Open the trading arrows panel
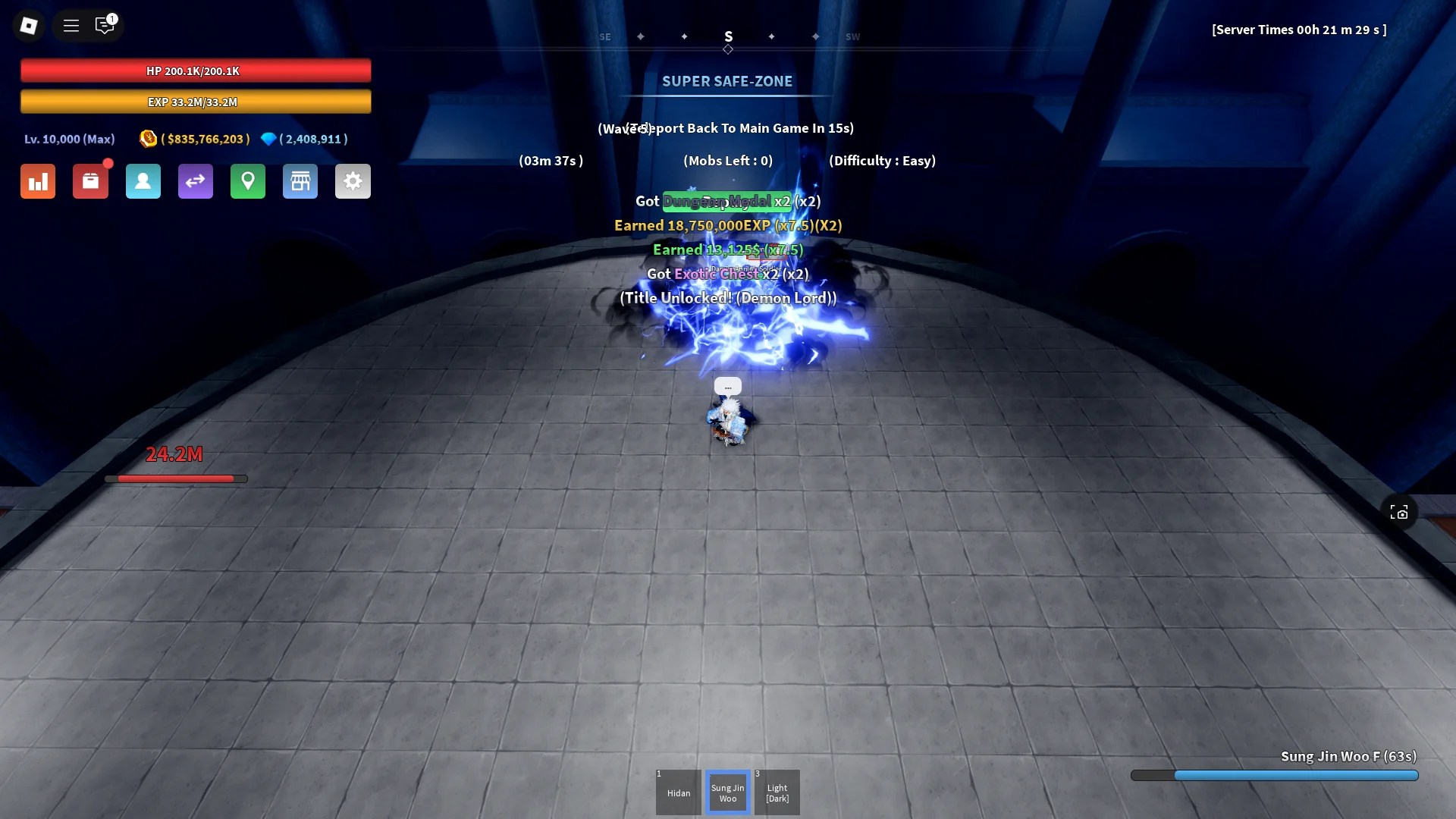 196,181
